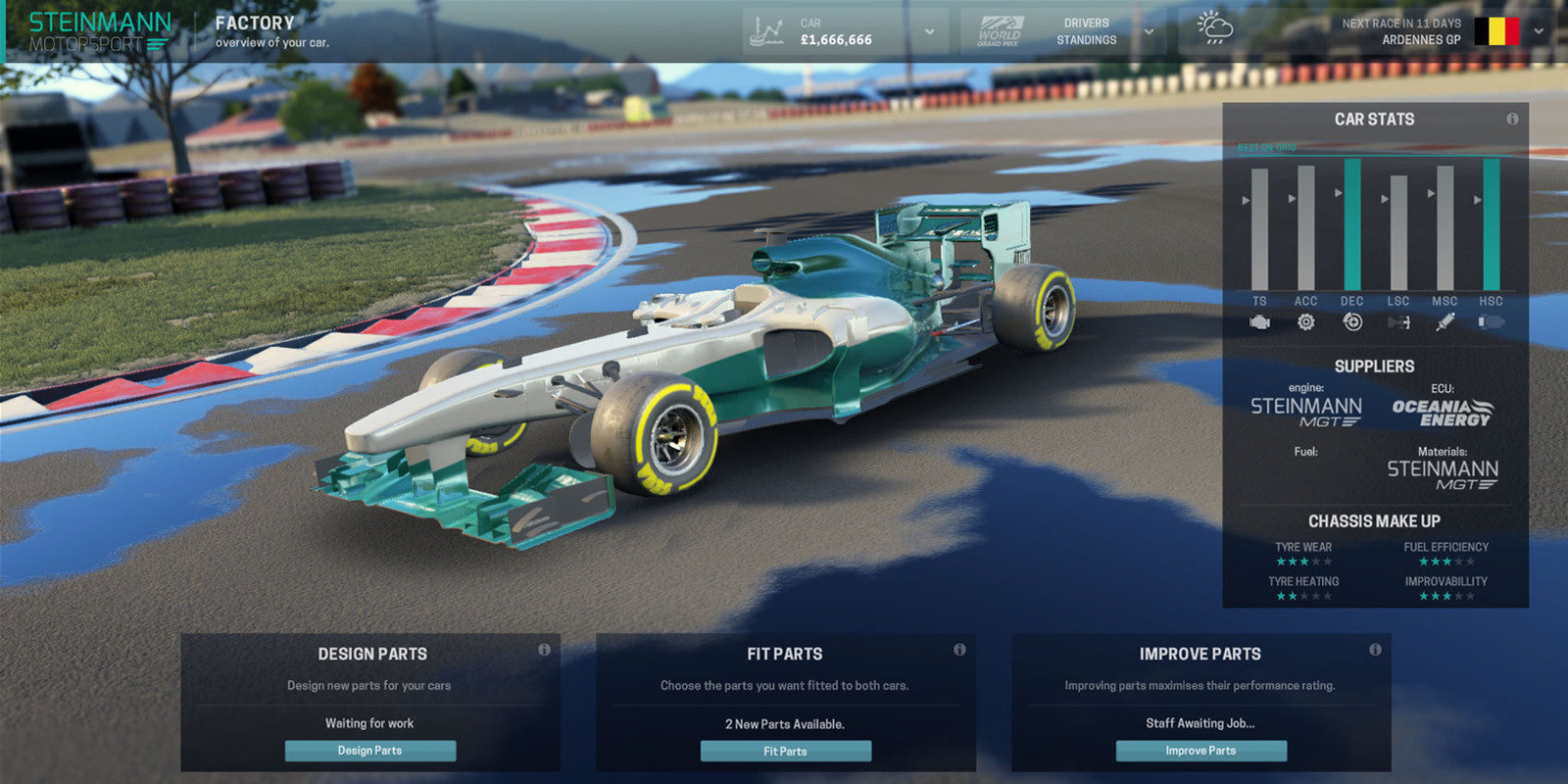The image size is (1568, 784).
Task: Choose the DEC deceleration stat bar
Action: (1352, 224)
